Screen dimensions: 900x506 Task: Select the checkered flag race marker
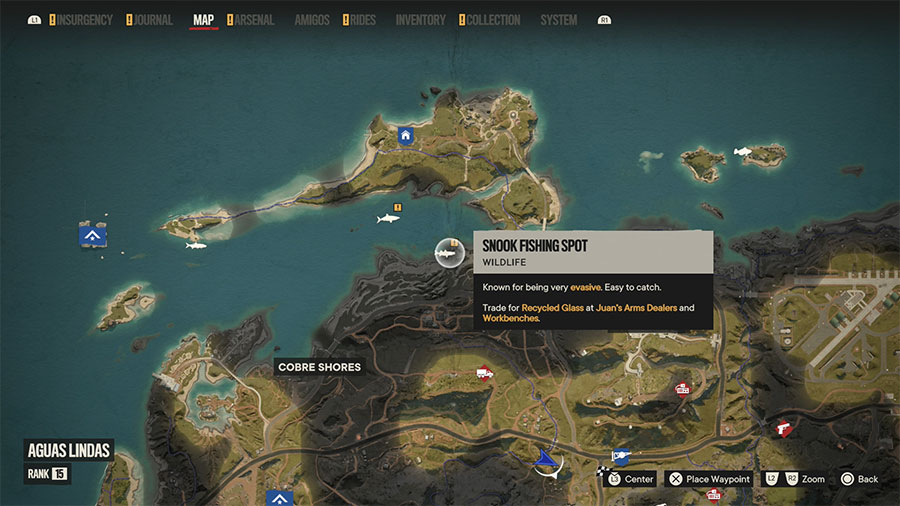(x=602, y=468)
